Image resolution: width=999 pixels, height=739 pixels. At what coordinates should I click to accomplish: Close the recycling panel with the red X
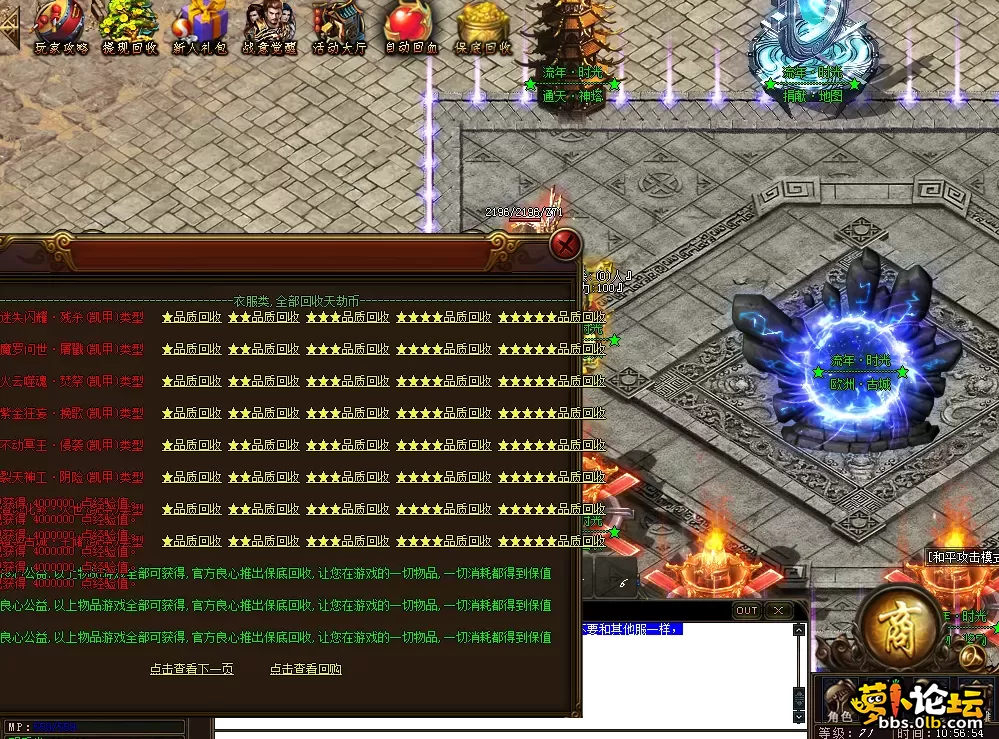pos(566,245)
